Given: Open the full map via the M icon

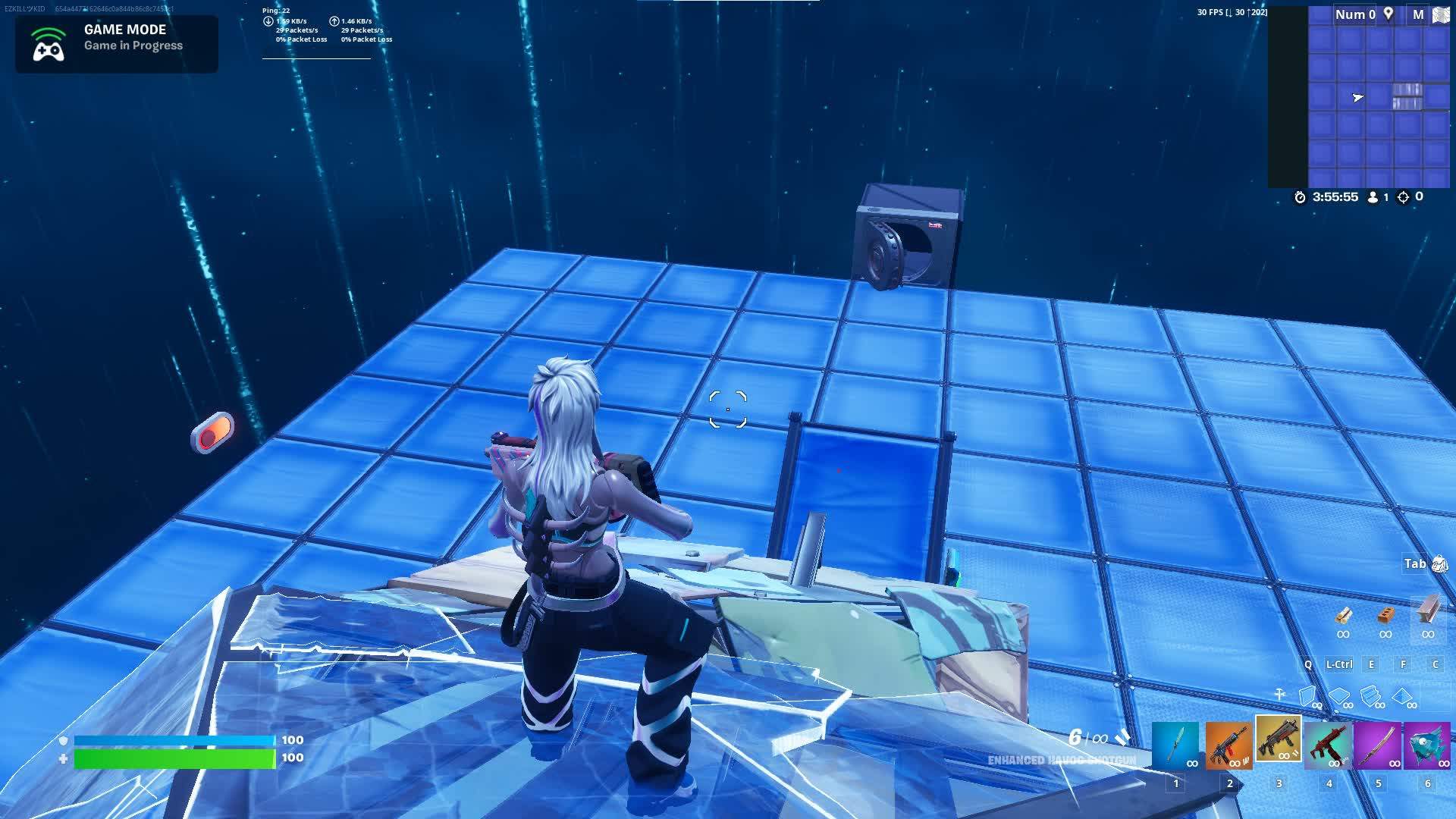Looking at the screenshot, I should pyautogui.click(x=1419, y=14).
